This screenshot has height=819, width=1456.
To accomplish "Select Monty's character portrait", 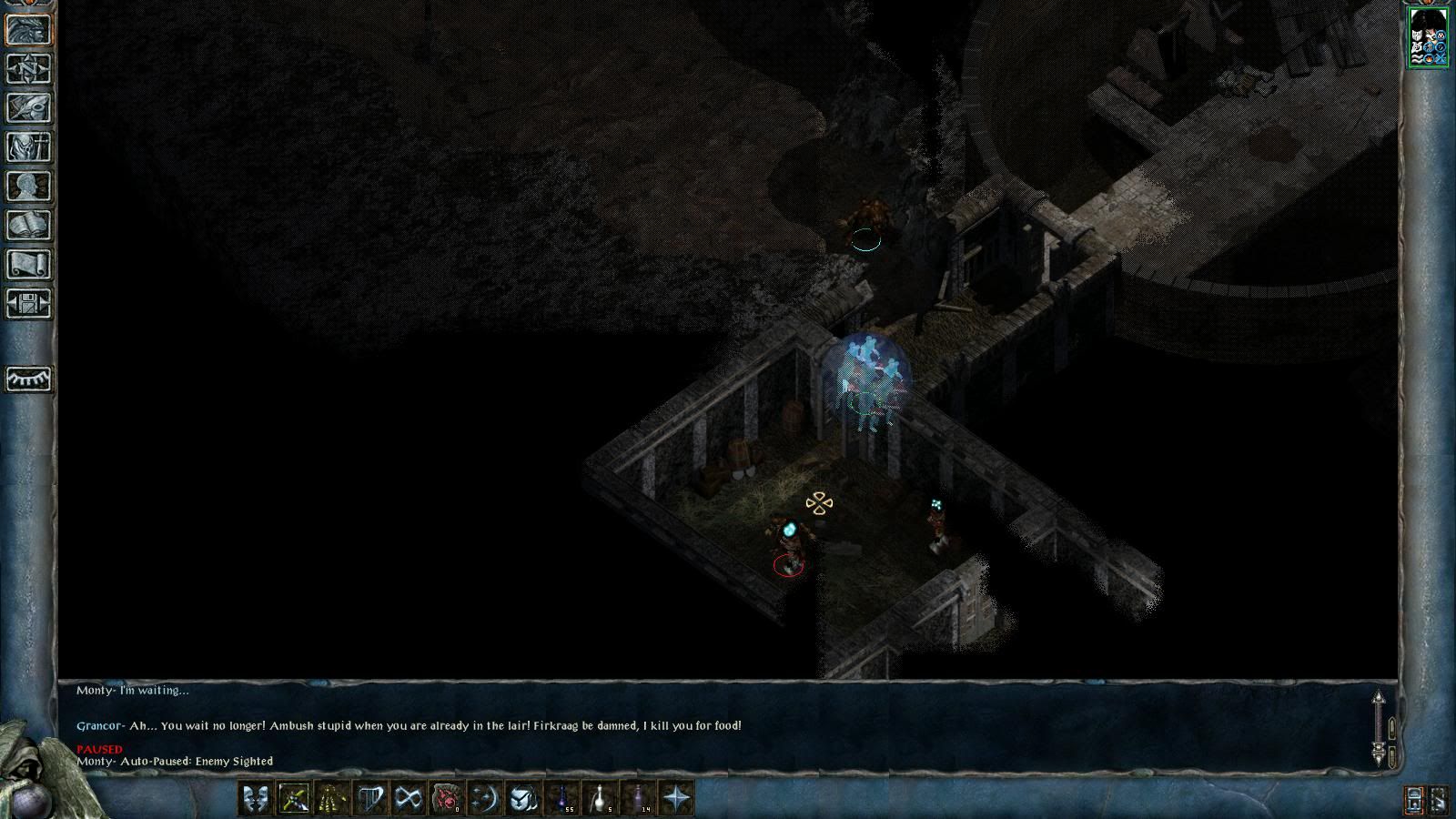I will [1428, 36].
